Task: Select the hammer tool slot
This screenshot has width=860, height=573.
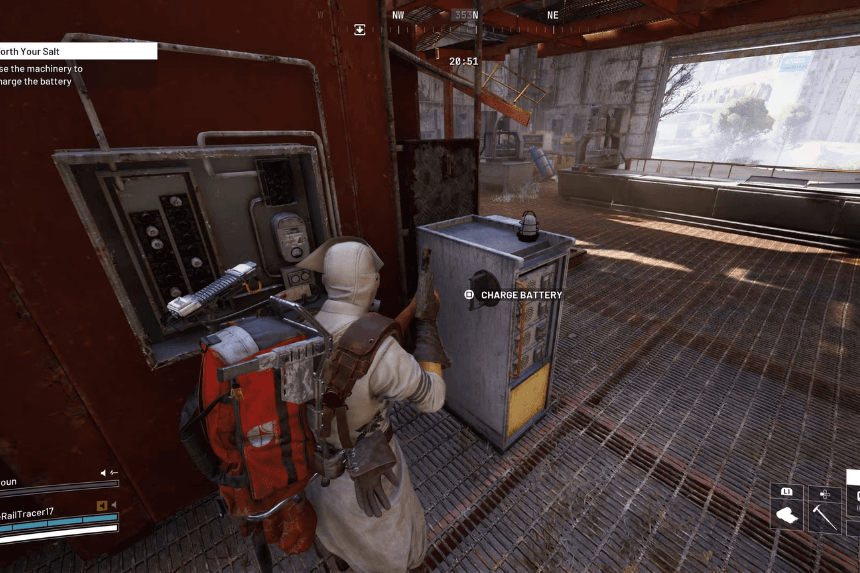Action: tap(824, 517)
